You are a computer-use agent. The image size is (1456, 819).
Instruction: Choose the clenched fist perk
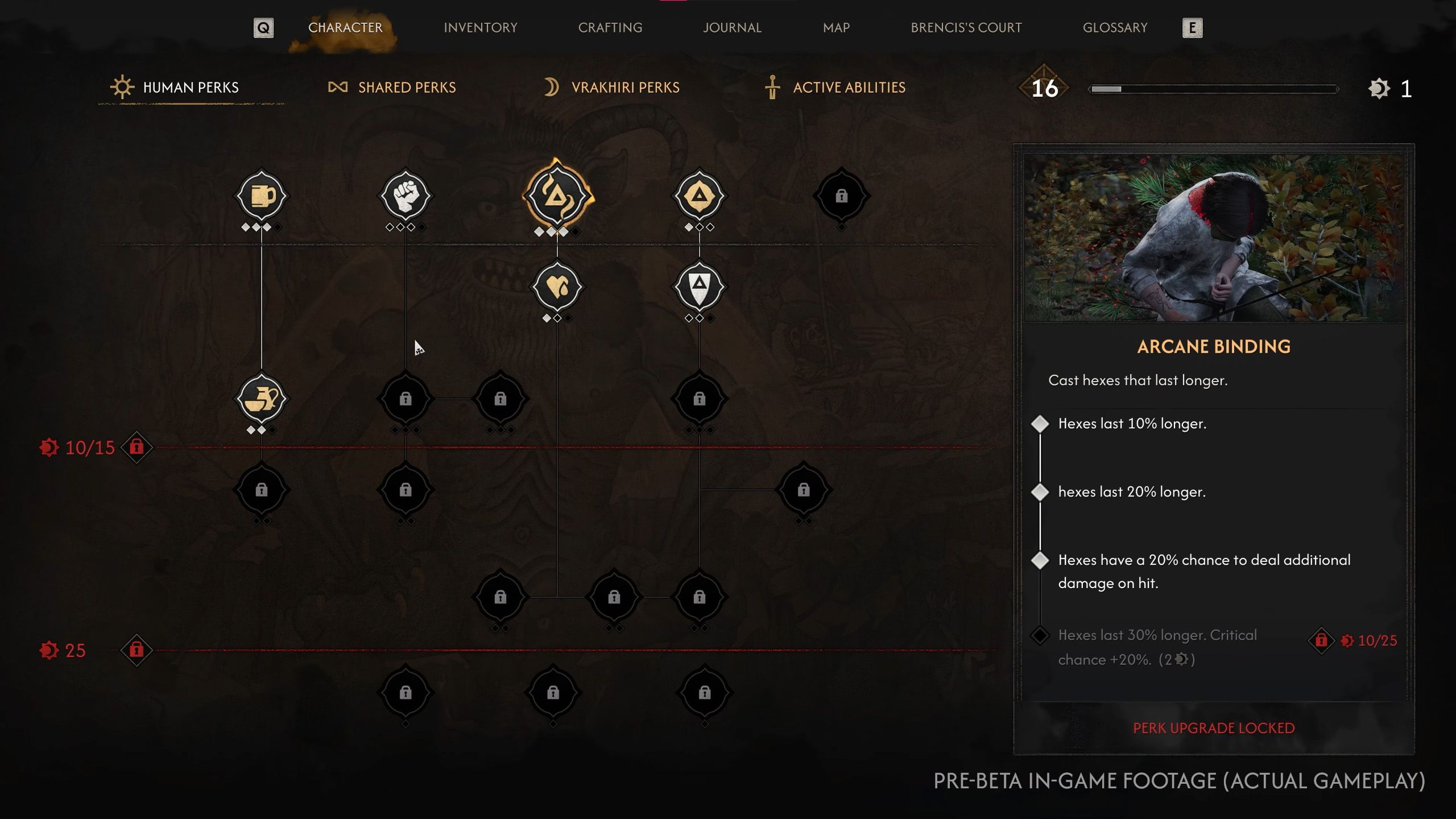click(406, 196)
